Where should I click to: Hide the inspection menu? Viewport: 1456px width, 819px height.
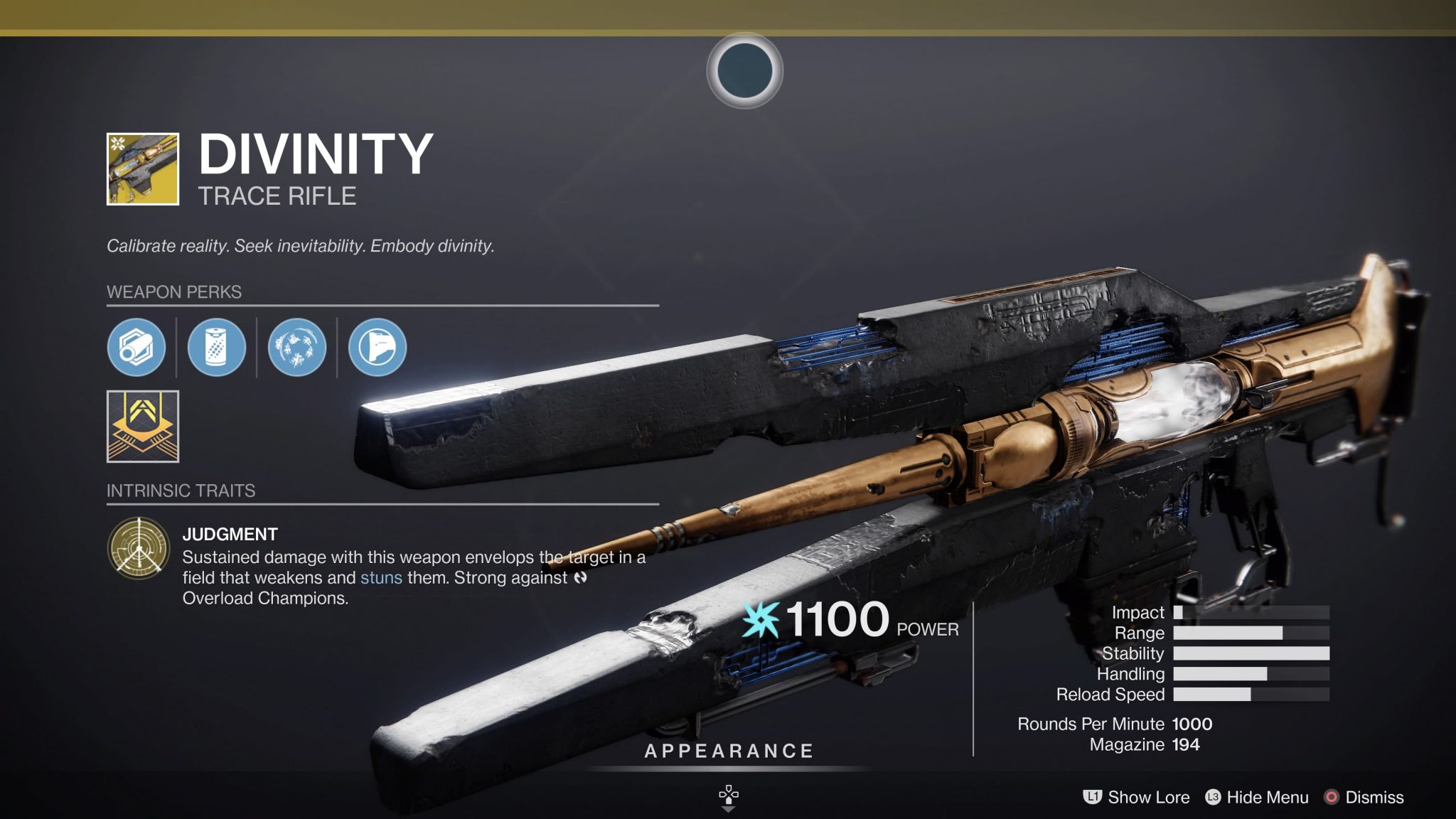coord(1257,798)
